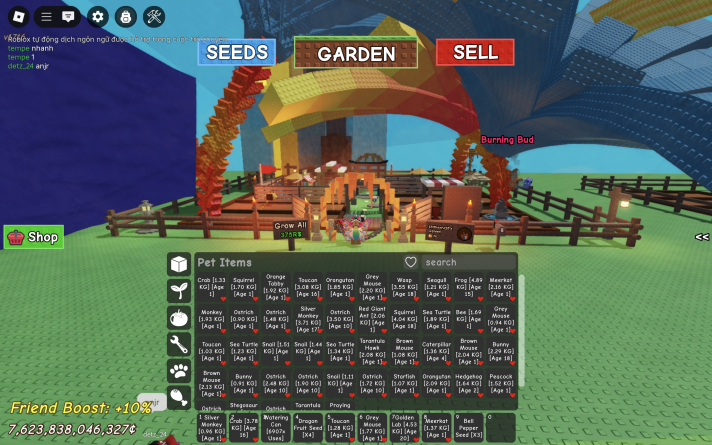712x445 pixels.
Task: Open the paw print pets category tab
Action: [x=179, y=372]
